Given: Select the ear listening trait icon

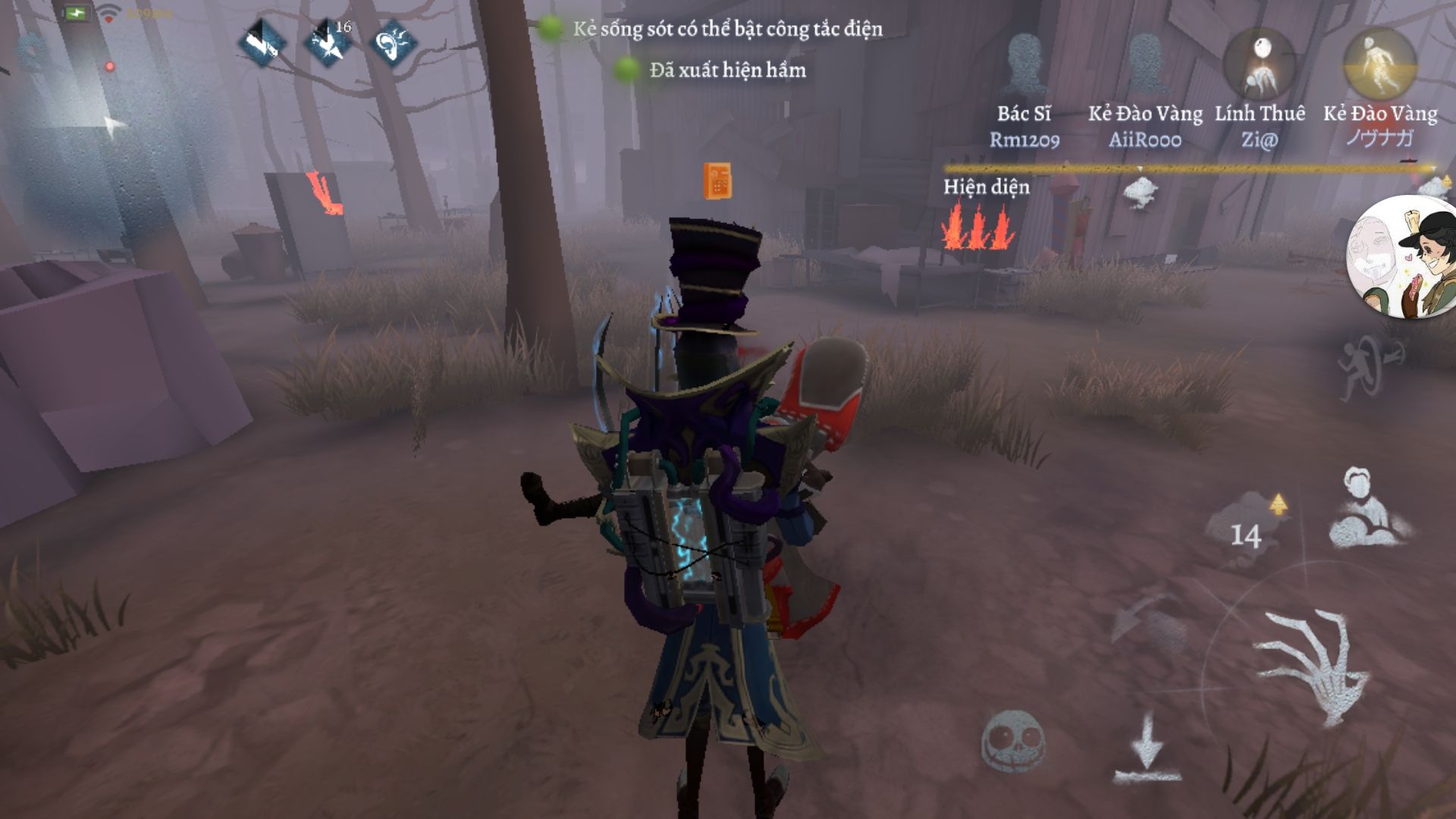Looking at the screenshot, I should pos(394,42).
